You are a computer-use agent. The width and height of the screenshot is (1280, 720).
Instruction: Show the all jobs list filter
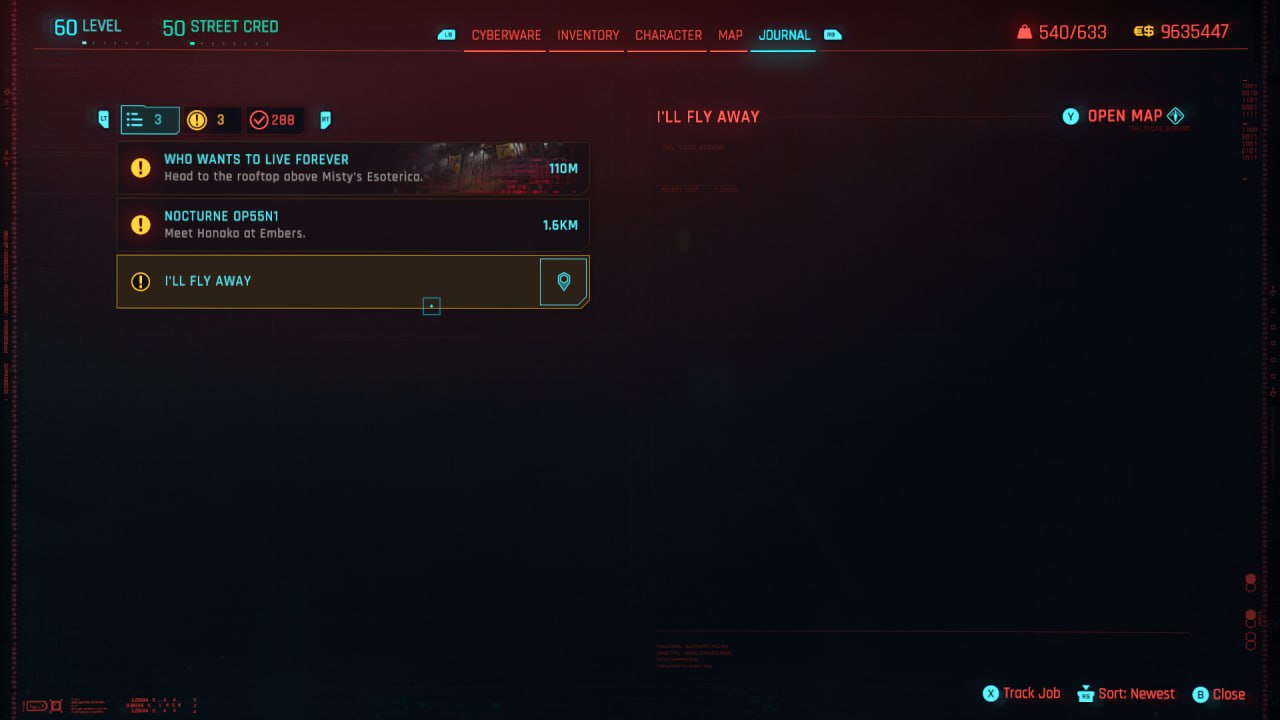coord(149,120)
